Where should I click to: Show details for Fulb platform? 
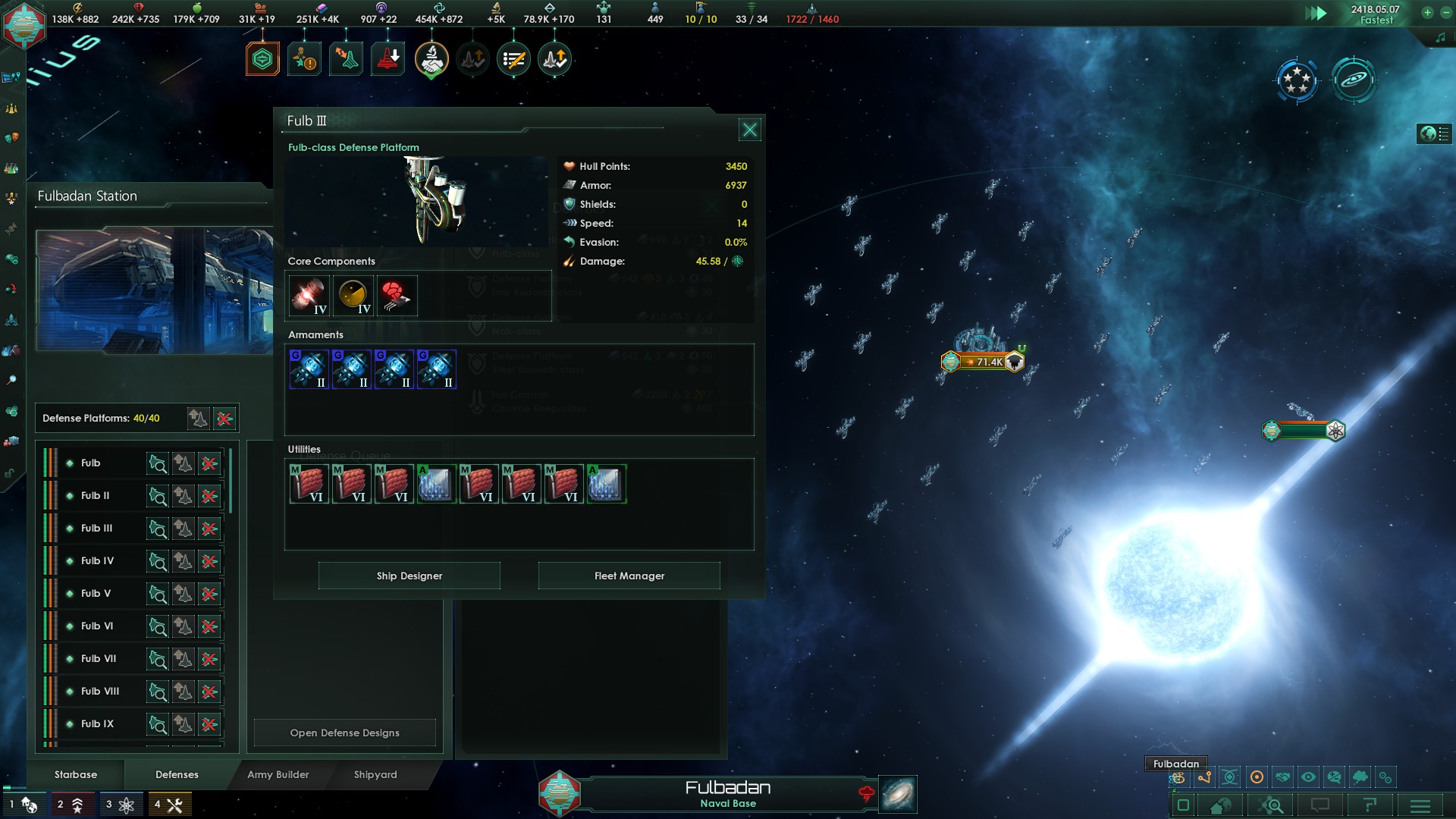[x=158, y=463]
